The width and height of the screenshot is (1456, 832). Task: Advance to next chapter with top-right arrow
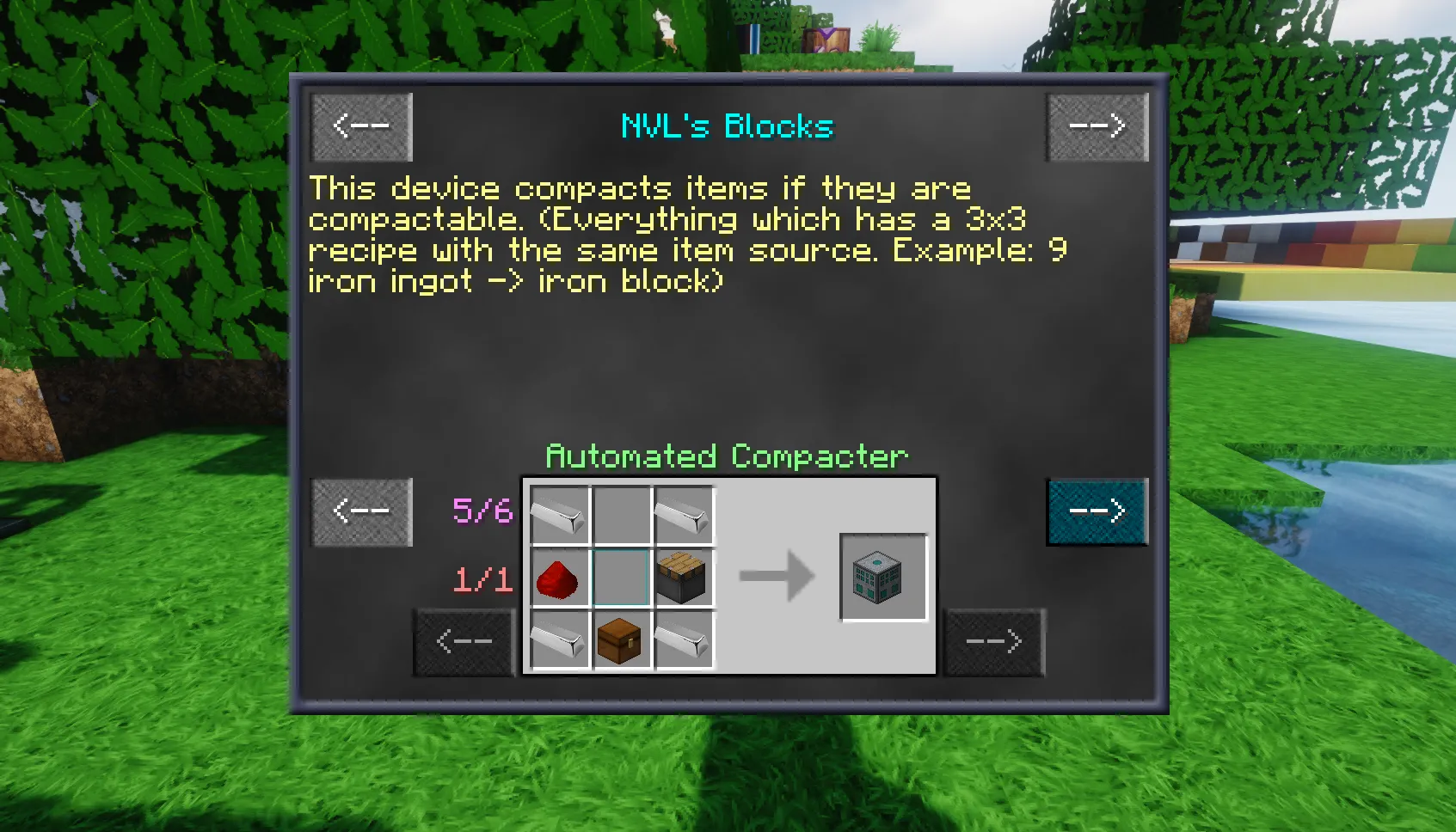point(1096,126)
